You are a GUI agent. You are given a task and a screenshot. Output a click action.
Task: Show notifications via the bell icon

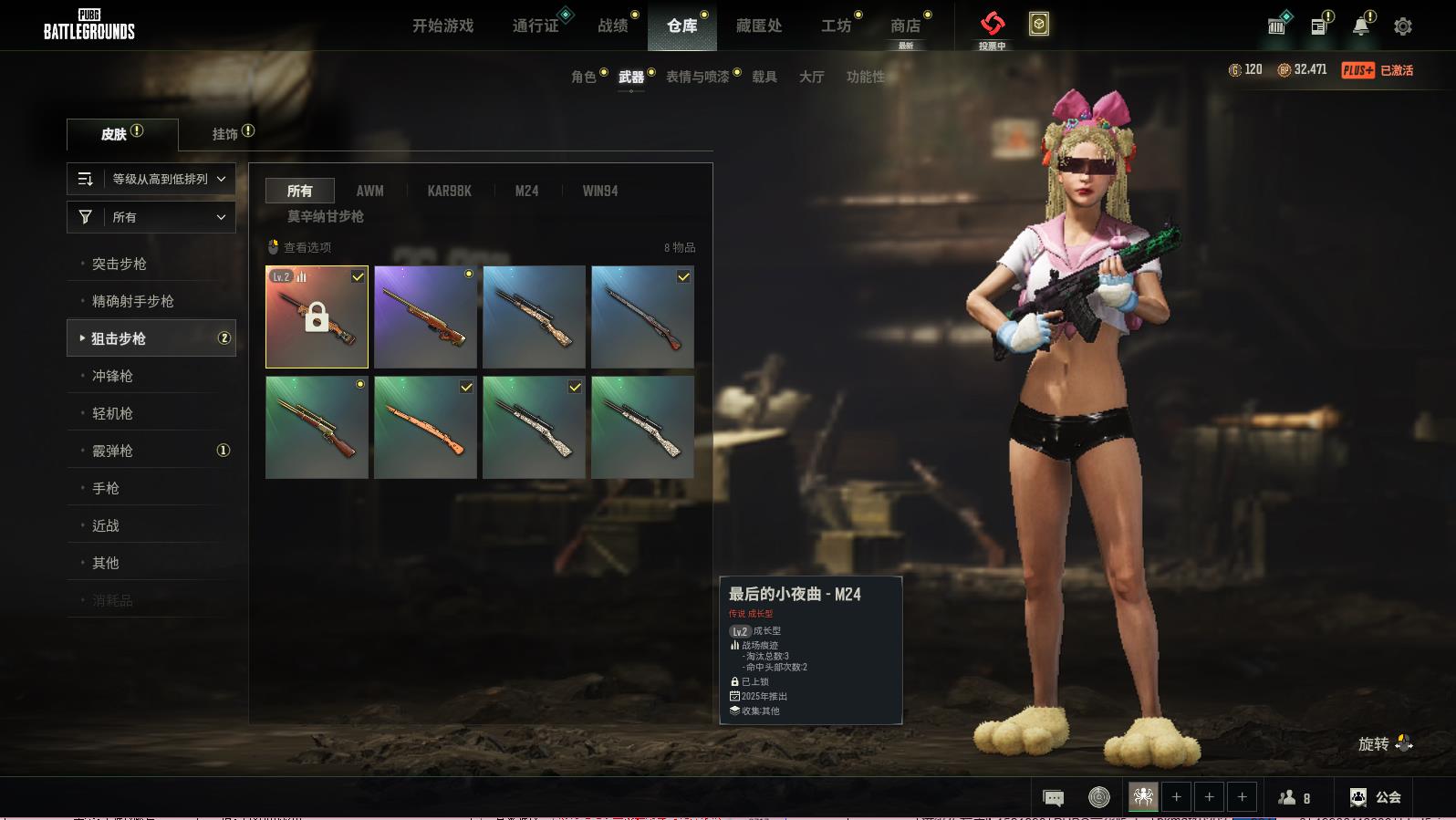coord(1360,26)
